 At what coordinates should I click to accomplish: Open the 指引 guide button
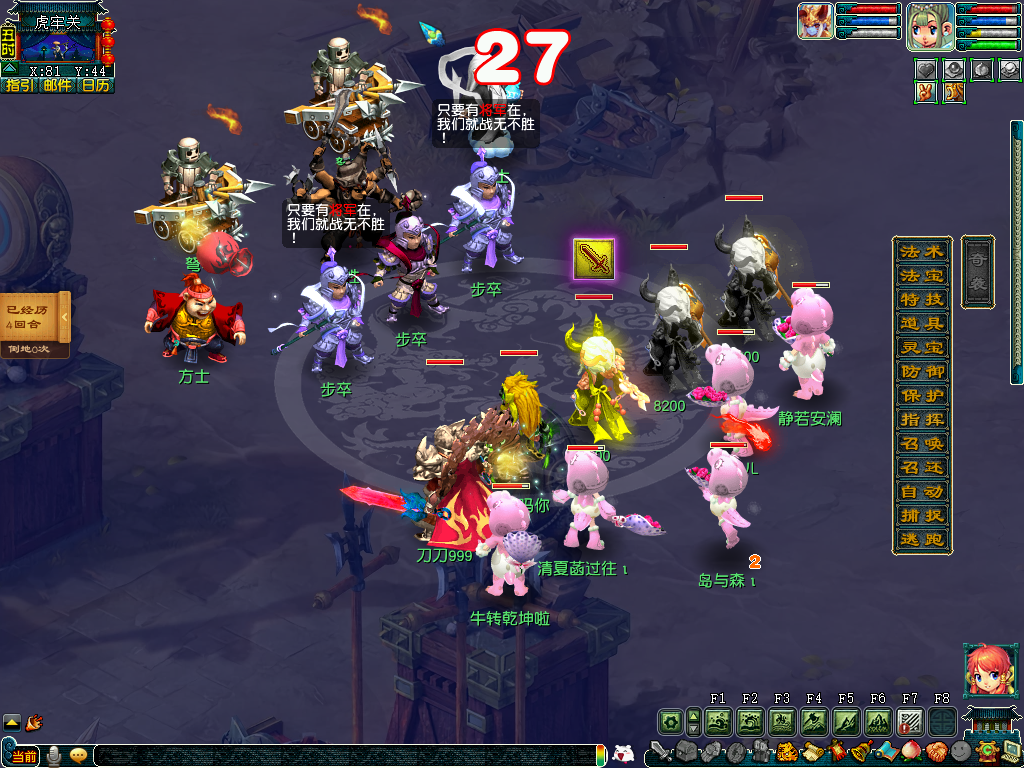[19, 86]
